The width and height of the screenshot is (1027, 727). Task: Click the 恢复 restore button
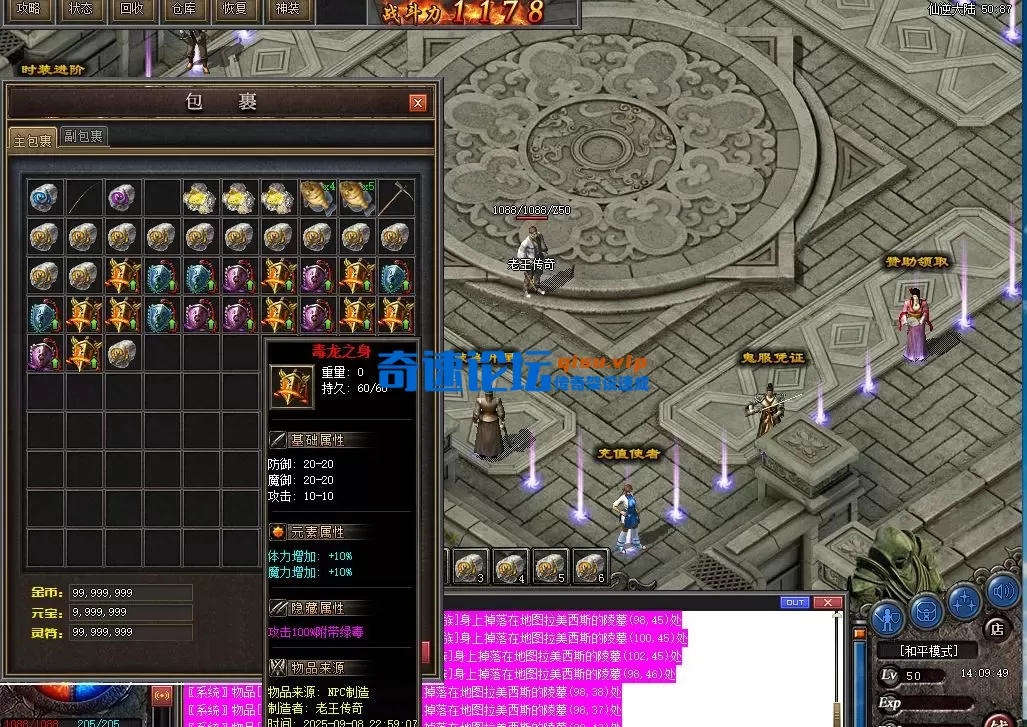pos(234,9)
